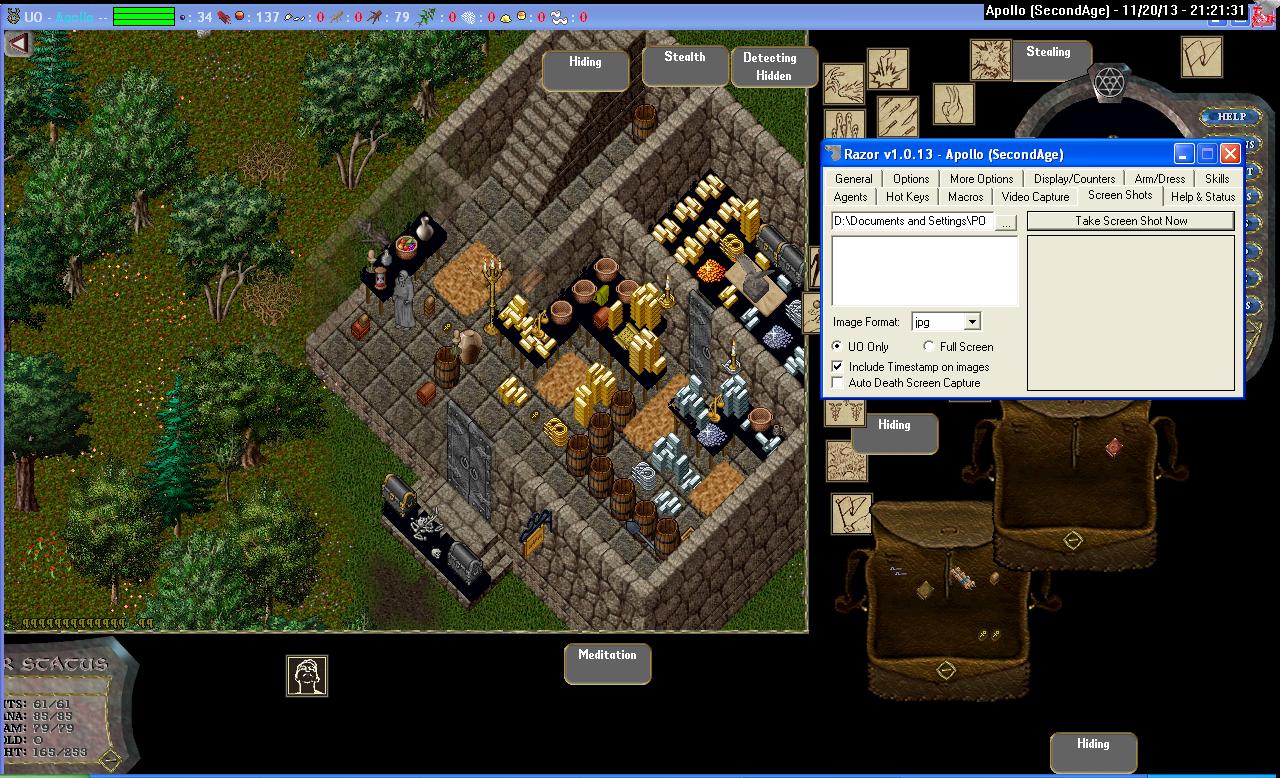Show the Display/Counters tab

pyautogui.click(x=1074, y=179)
